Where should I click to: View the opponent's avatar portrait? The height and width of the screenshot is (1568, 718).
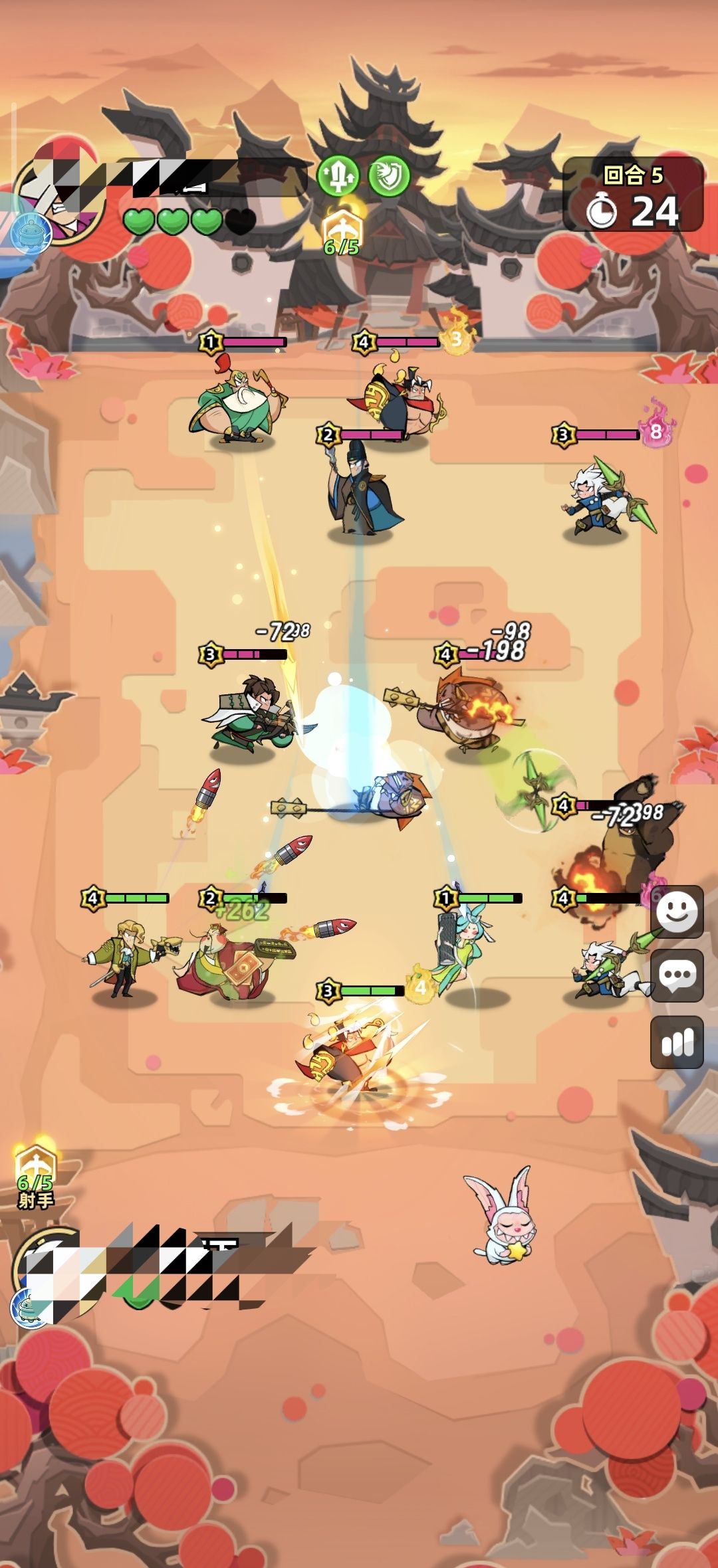60,196
